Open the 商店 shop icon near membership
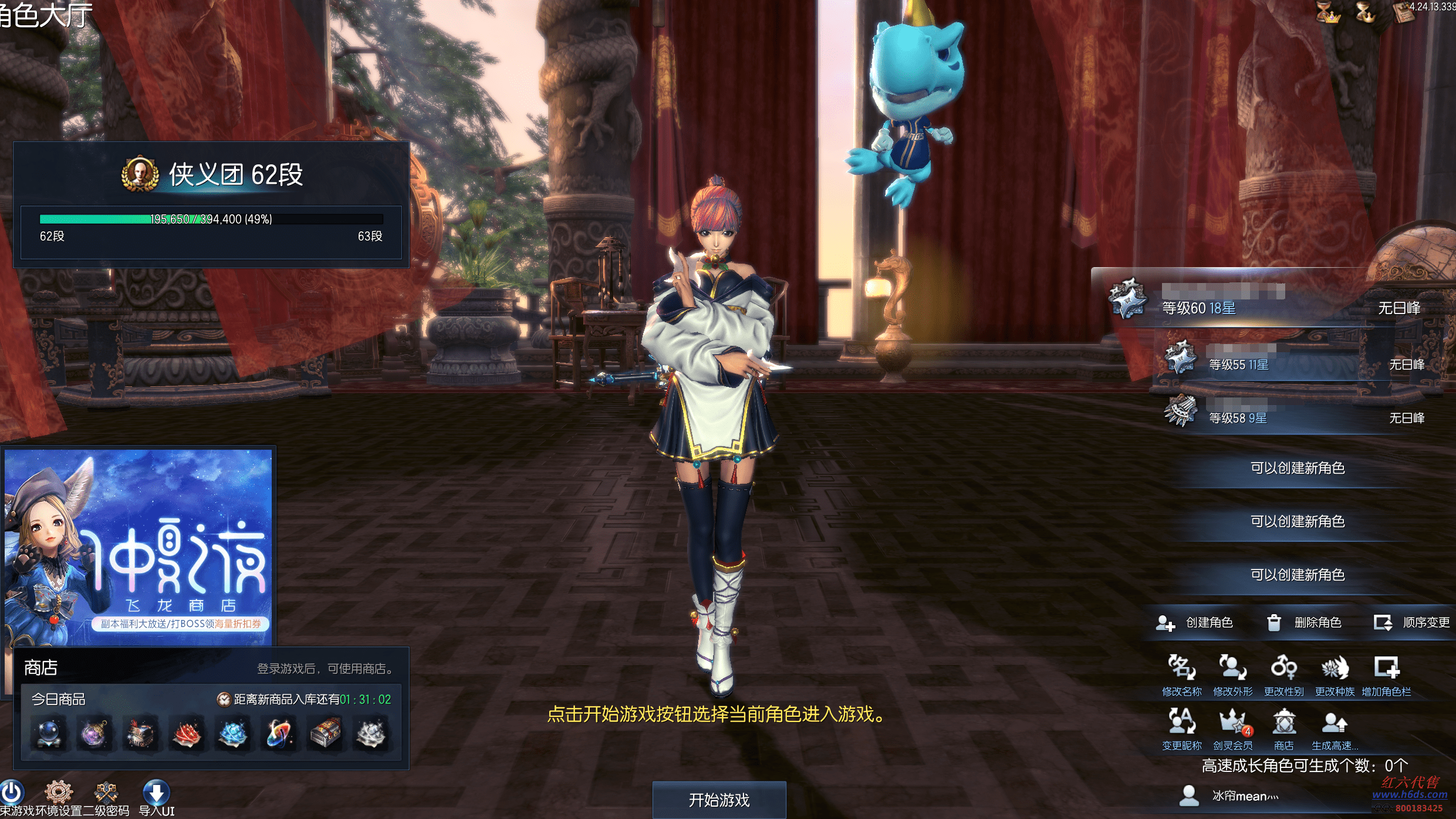This screenshot has width=1456, height=819. (x=1283, y=723)
